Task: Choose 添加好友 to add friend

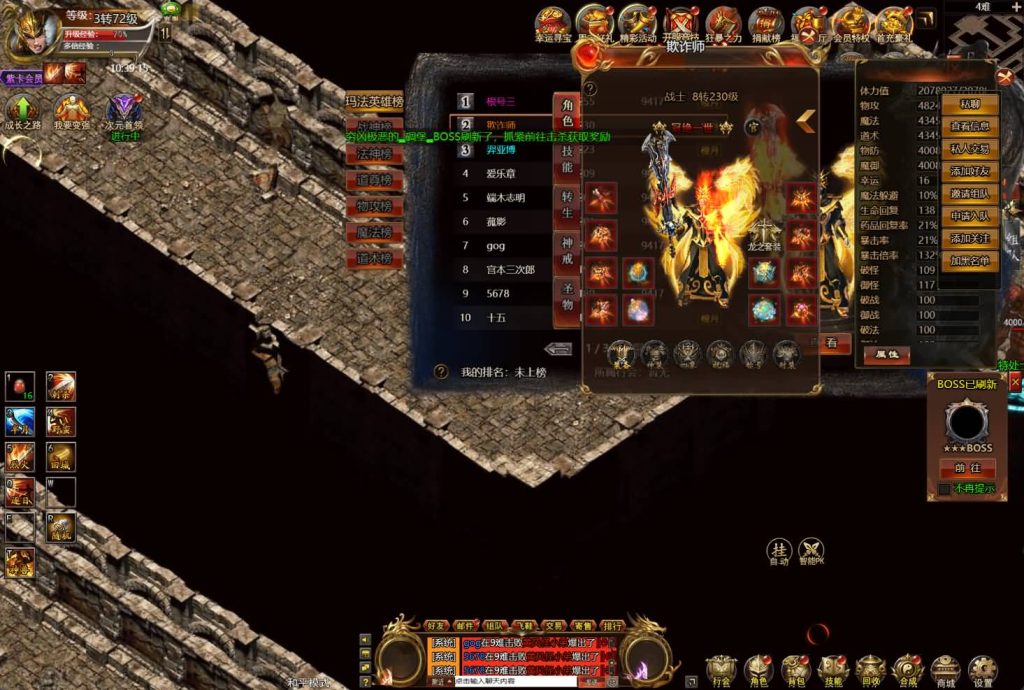Action: coord(969,171)
